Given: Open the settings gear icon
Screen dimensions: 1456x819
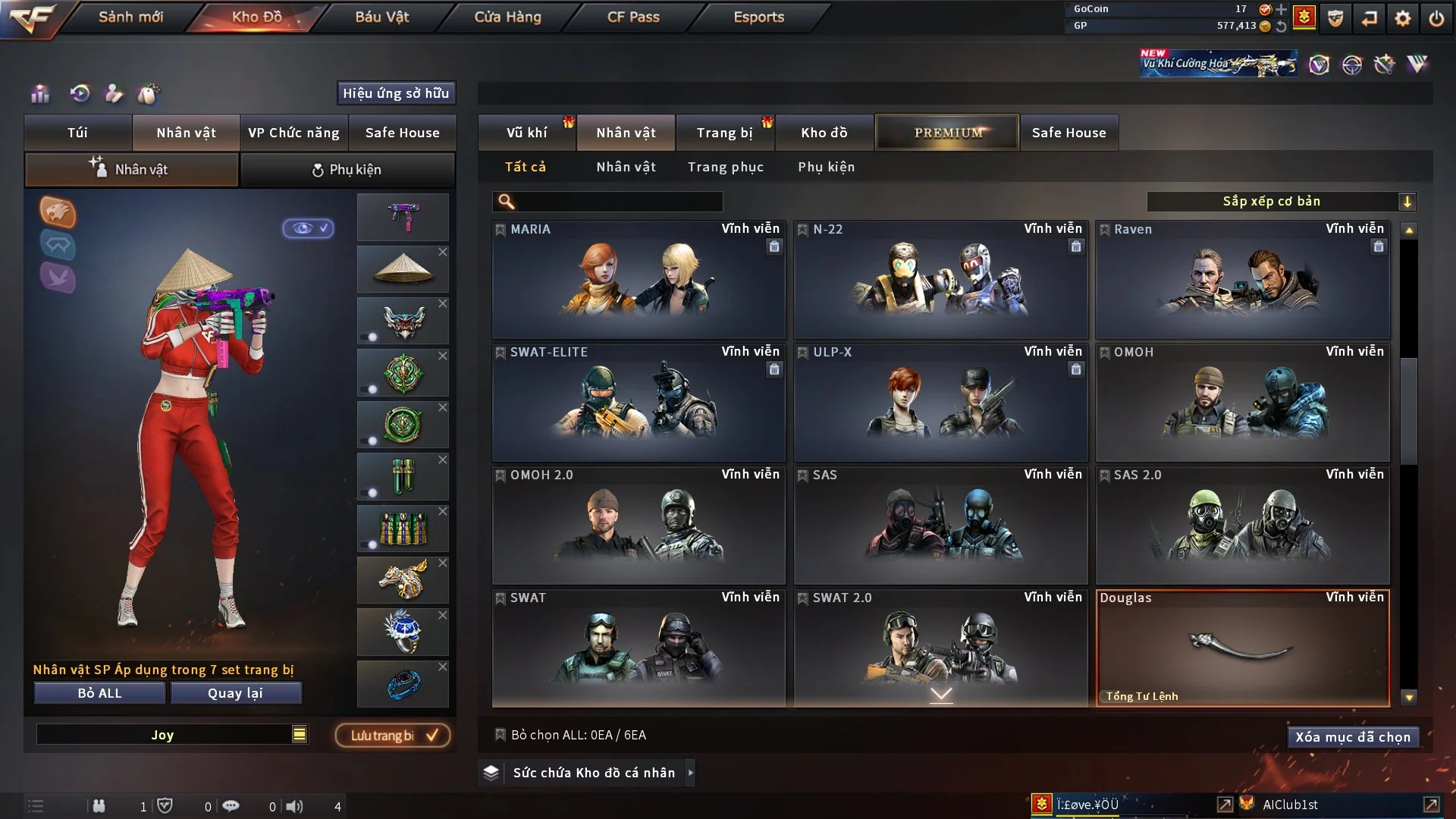Looking at the screenshot, I should click(1404, 19).
